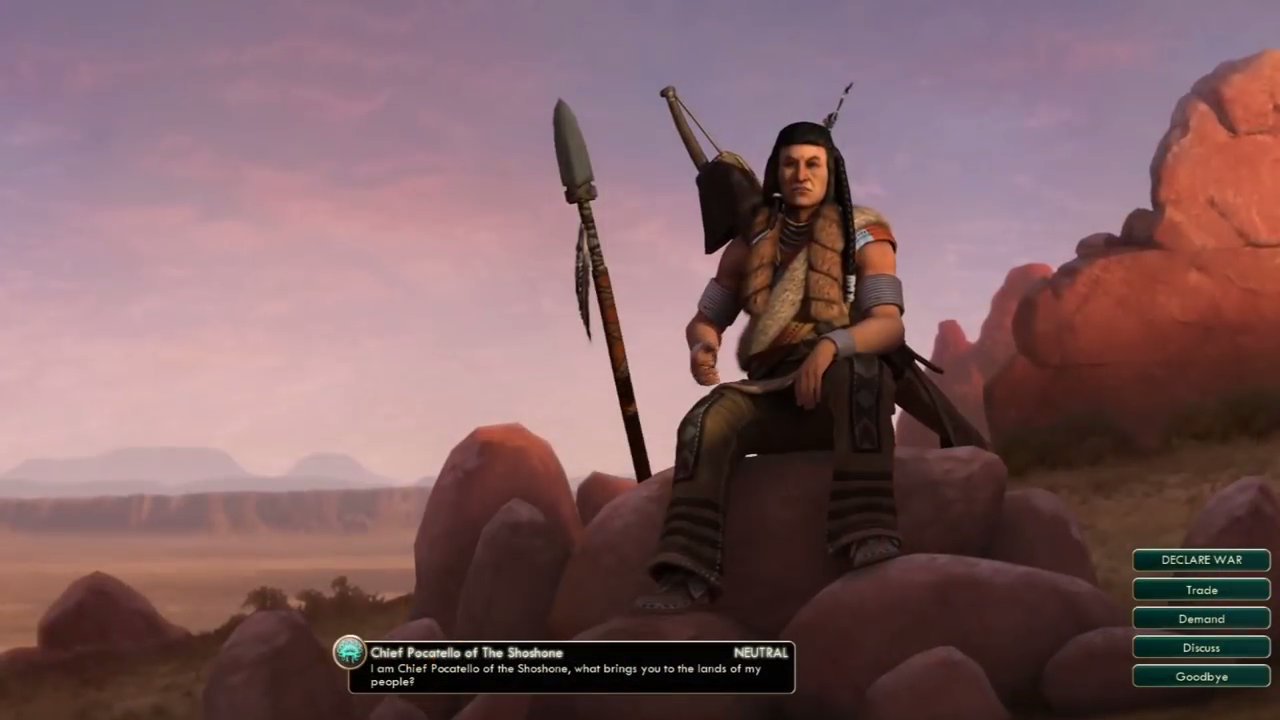The image size is (1280, 720).
Task: Open the Trade dialogue option
Action: pyautogui.click(x=1201, y=590)
